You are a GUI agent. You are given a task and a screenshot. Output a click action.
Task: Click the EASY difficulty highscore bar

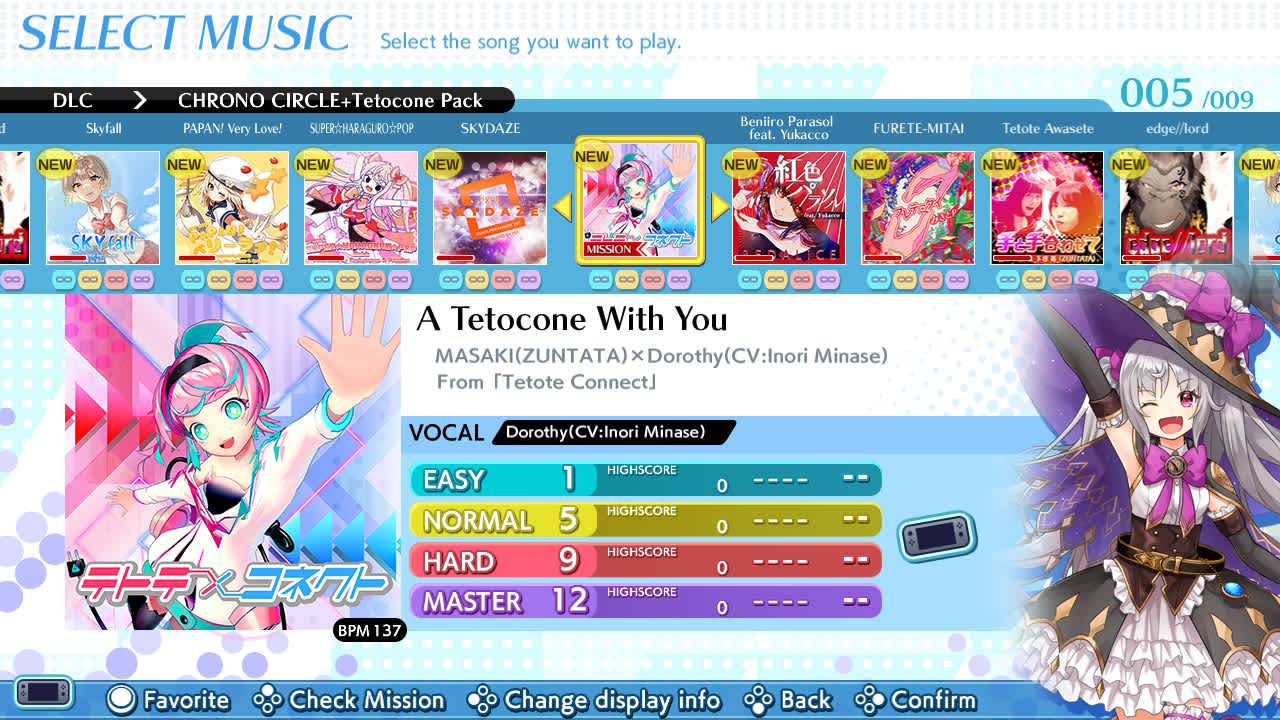645,480
